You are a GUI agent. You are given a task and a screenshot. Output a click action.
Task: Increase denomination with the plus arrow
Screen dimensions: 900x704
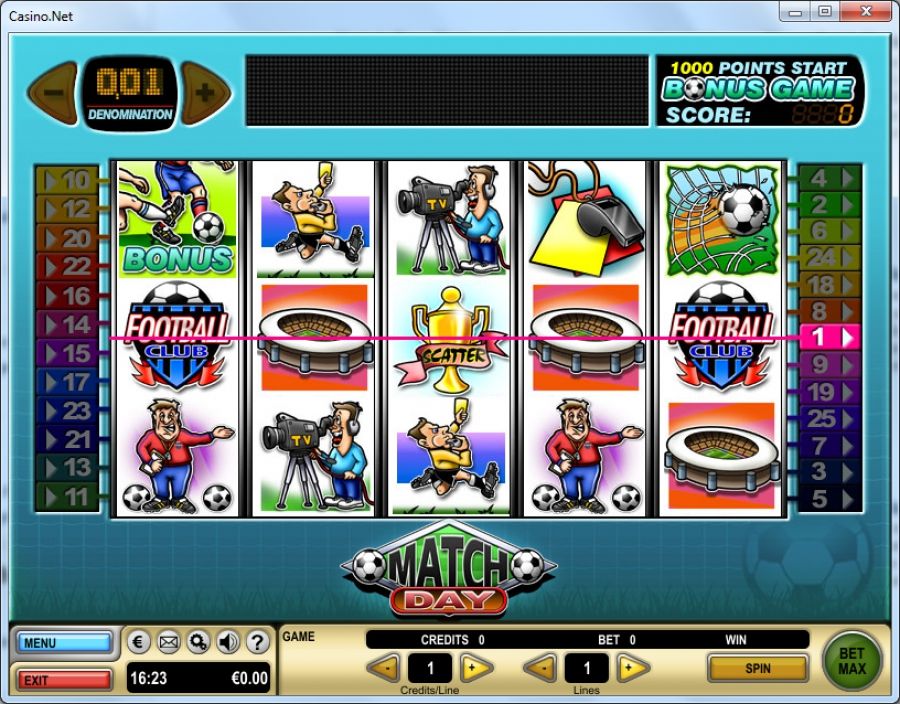205,94
